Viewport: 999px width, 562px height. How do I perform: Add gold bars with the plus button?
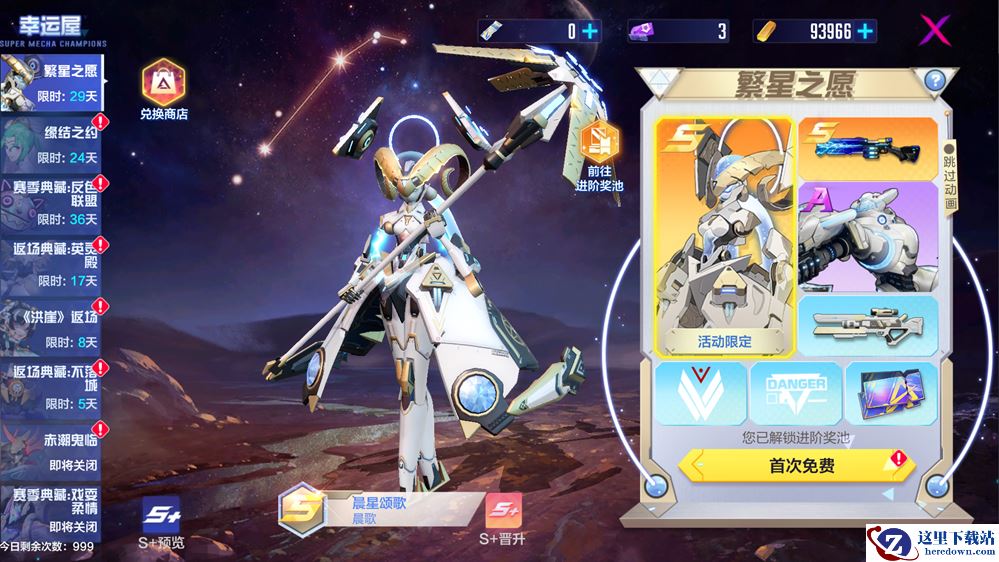[865, 31]
